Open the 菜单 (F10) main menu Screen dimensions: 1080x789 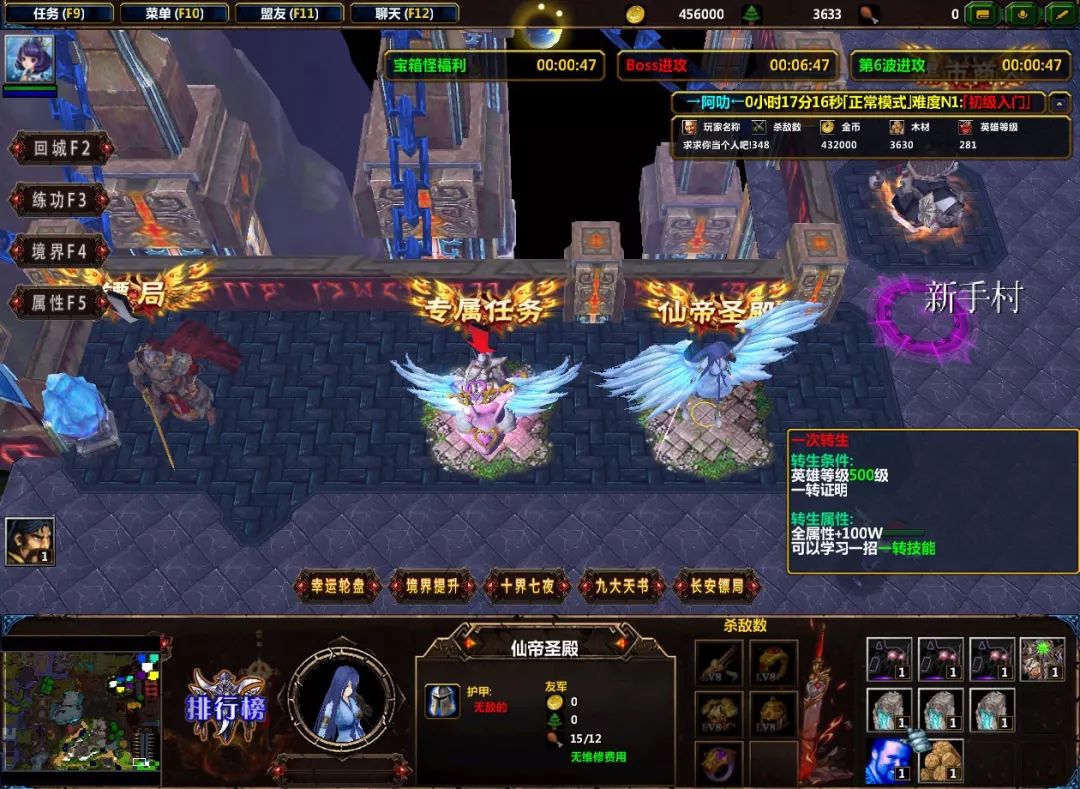click(173, 13)
